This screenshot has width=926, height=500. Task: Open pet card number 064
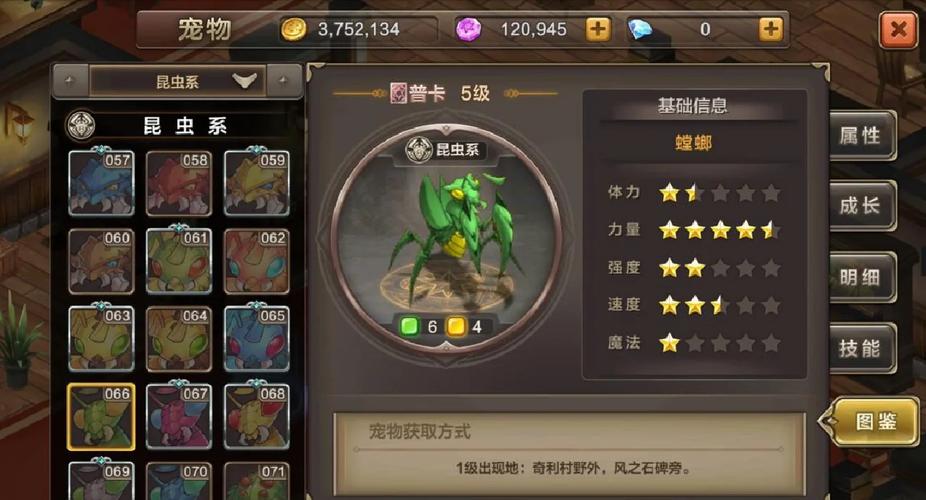pyautogui.click(x=178, y=339)
